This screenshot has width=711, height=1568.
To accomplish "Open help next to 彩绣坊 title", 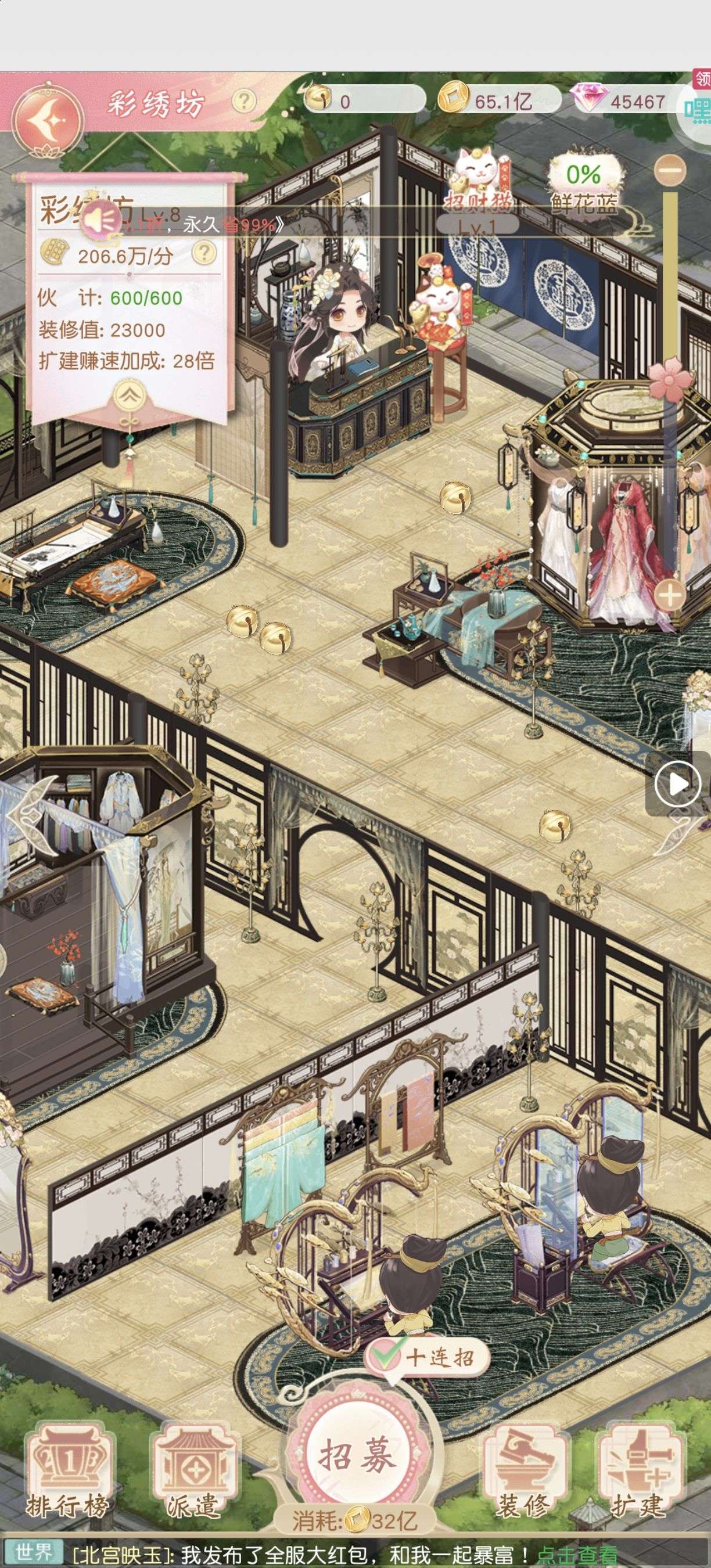I will pyautogui.click(x=244, y=100).
